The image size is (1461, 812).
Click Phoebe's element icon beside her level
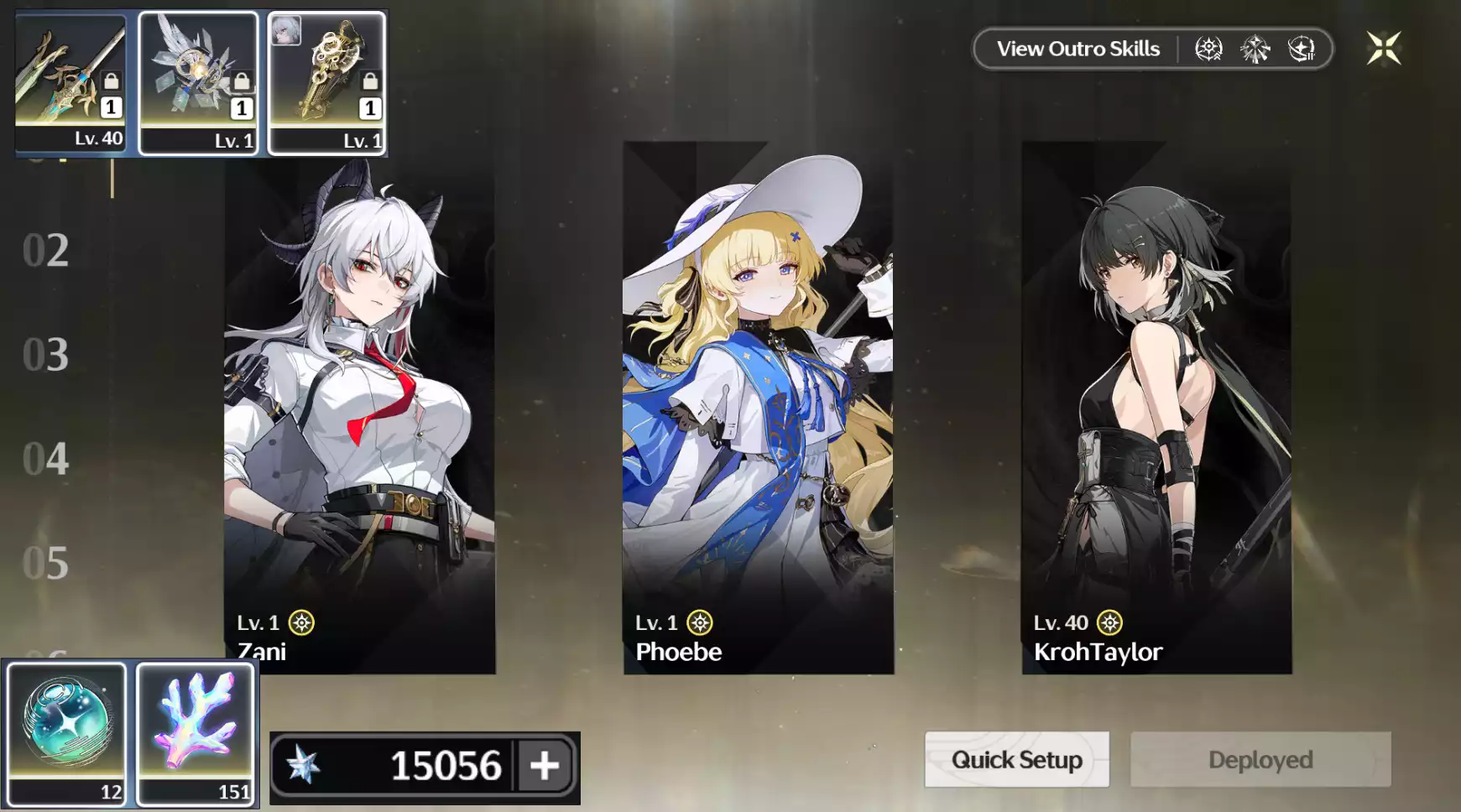(x=701, y=622)
